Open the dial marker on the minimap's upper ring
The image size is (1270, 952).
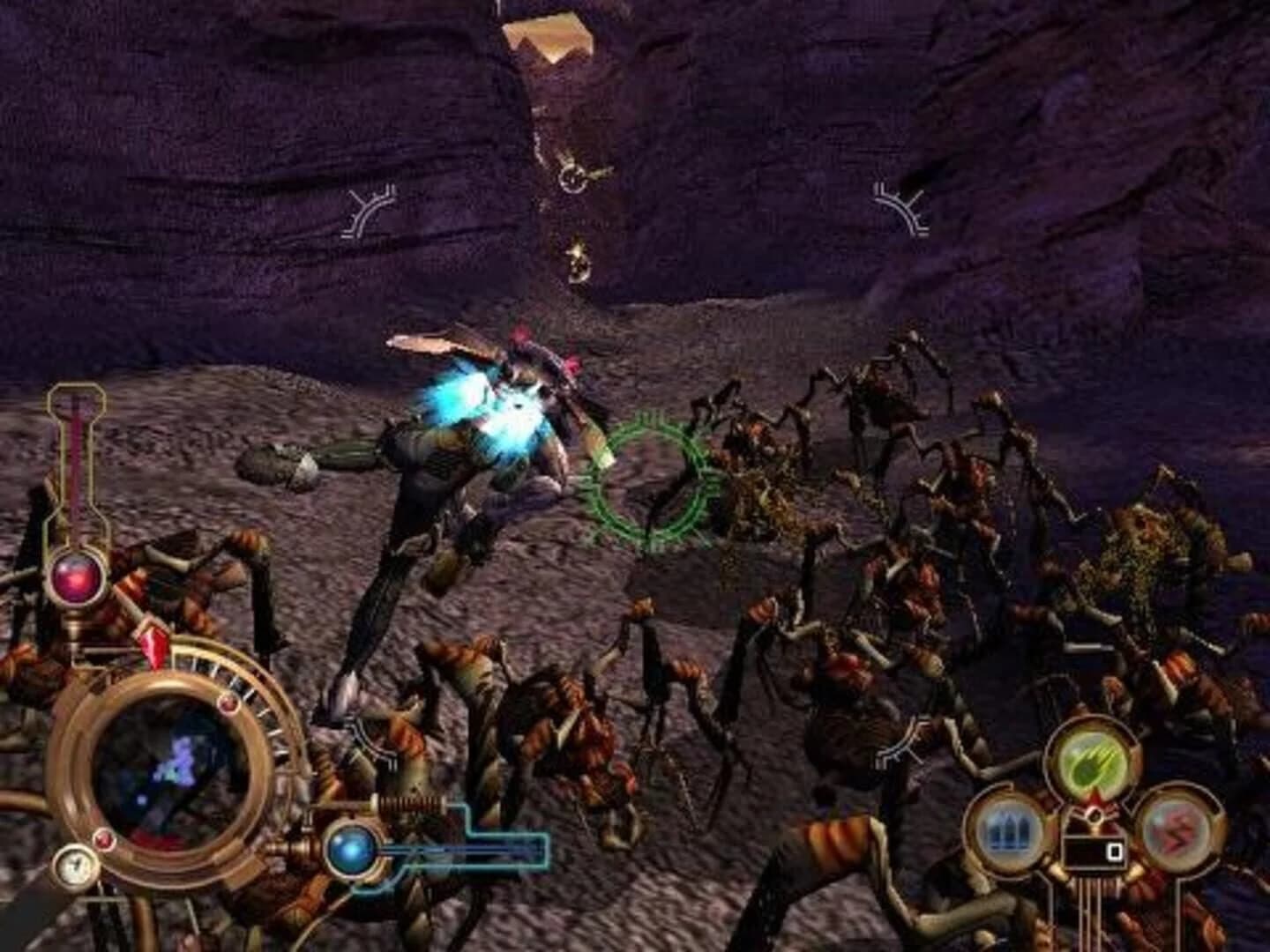coord(229,703)
